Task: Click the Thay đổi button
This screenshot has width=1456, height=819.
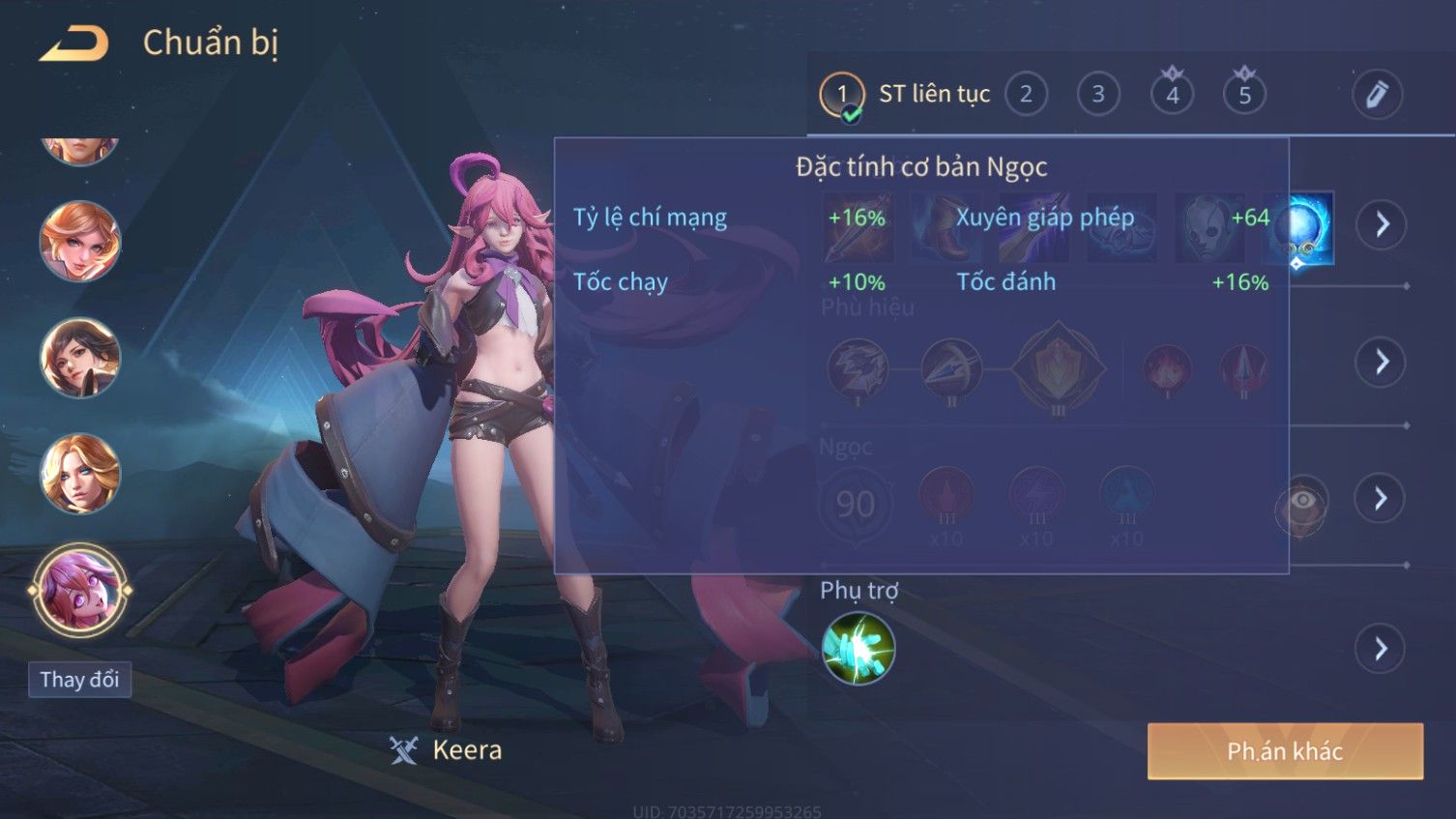Action: click(79, 680)
